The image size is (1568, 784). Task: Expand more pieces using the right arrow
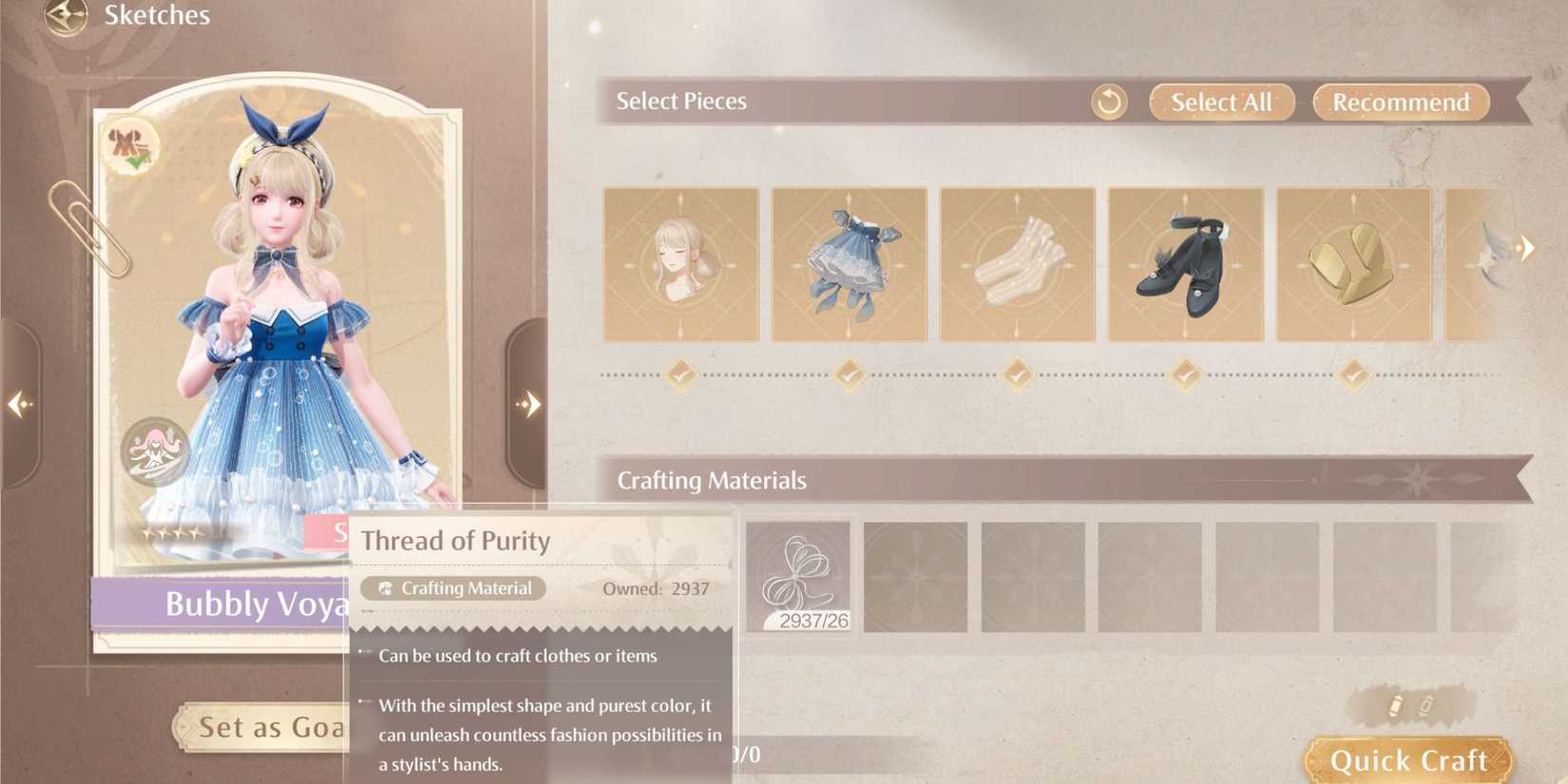[x=1529, y=247]
